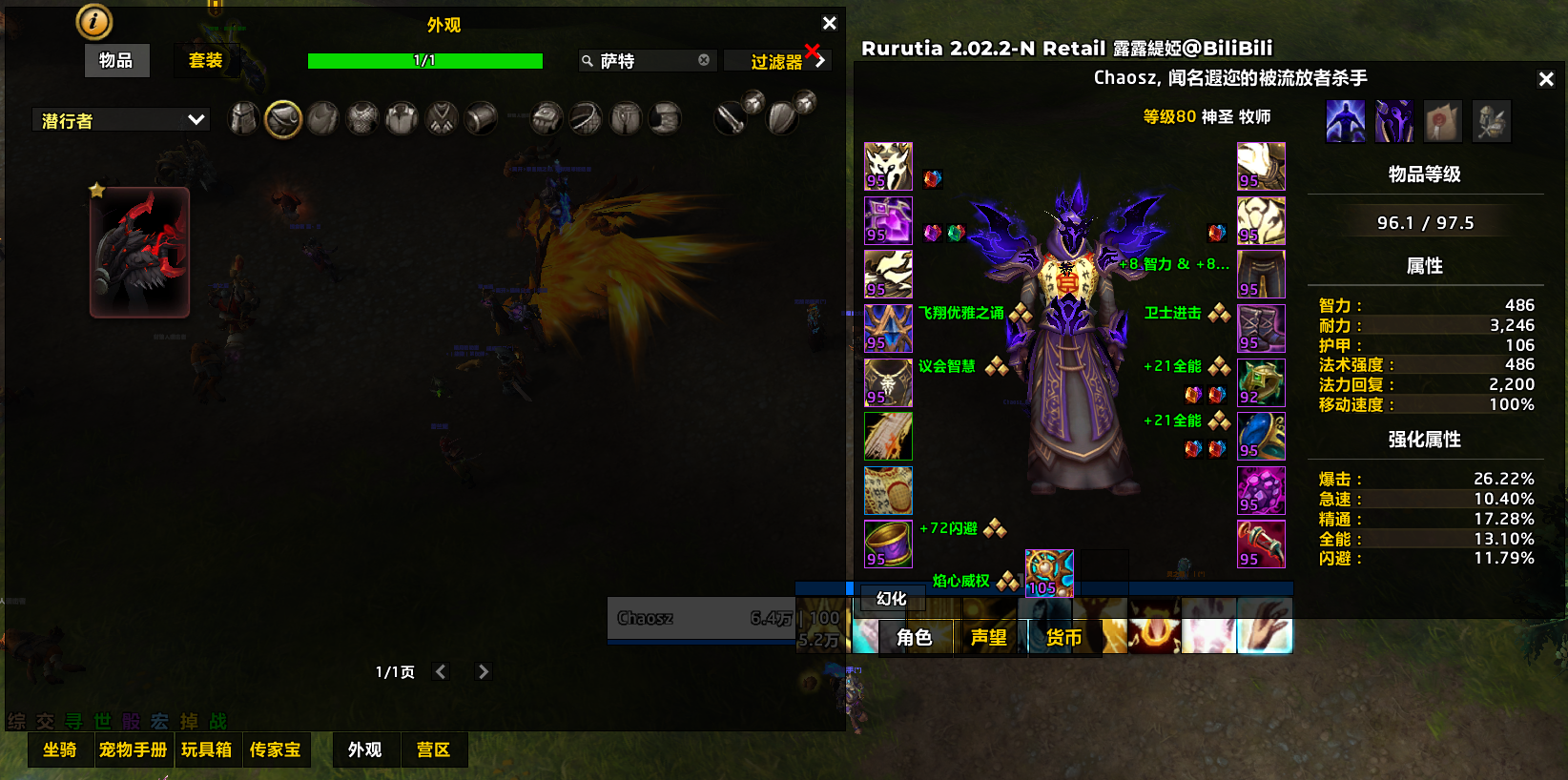Switch to the 货币 currency tab
1568x780 pixels.
pyautogui.click(x=1063, y=638)
